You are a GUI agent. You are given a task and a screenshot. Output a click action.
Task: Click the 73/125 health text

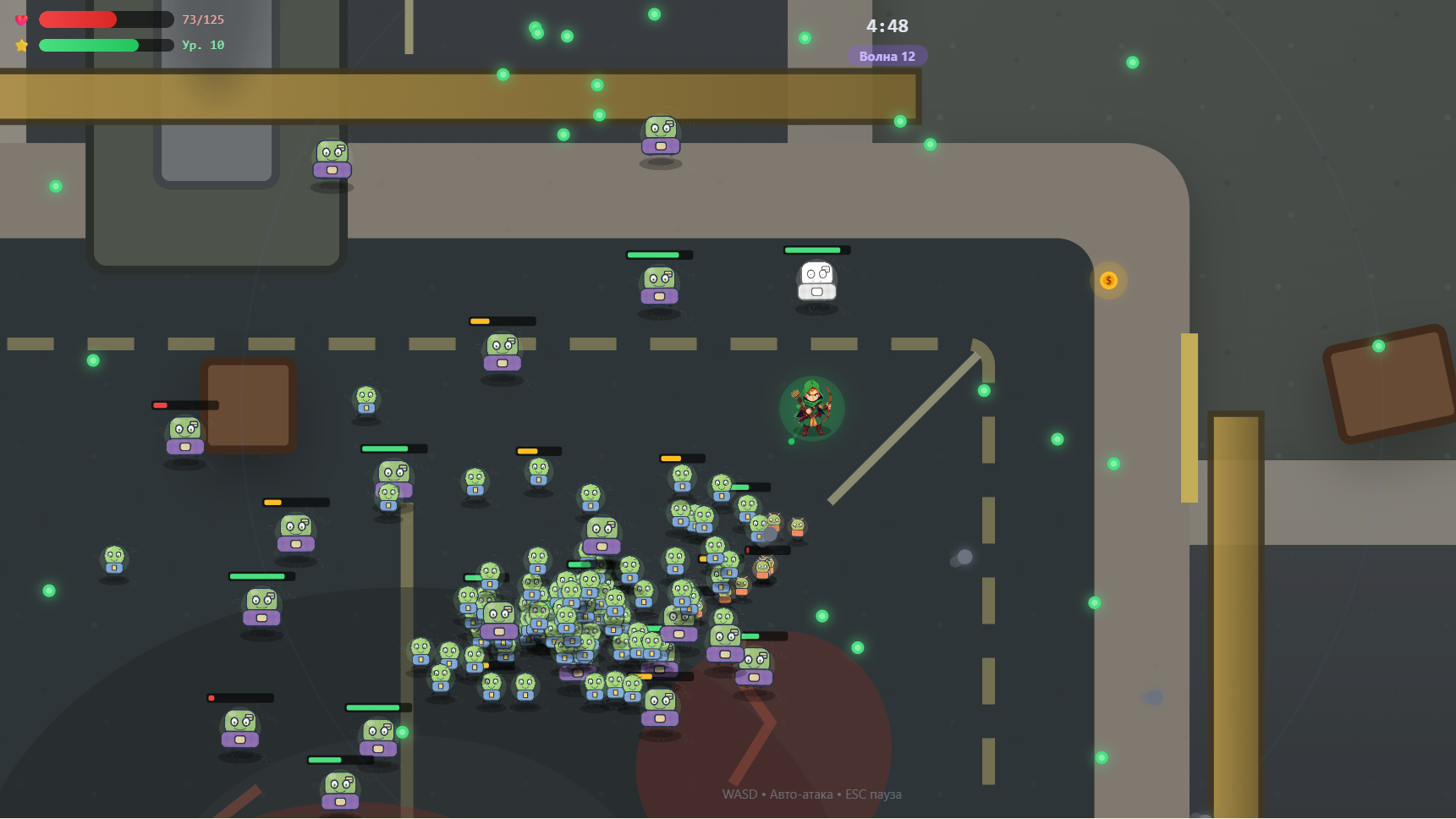click(203, 19)
